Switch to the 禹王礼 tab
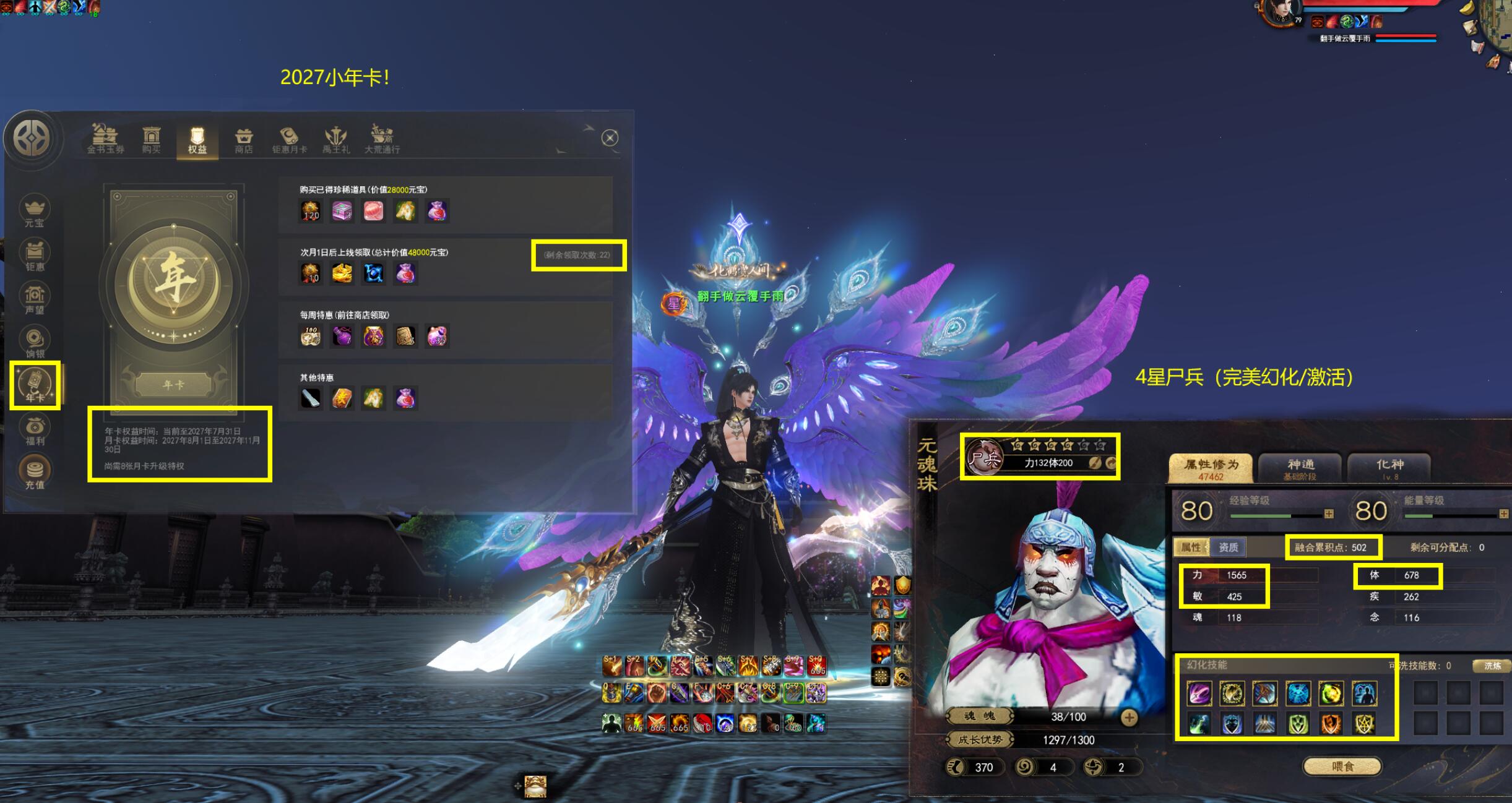 tap(336, 140)
